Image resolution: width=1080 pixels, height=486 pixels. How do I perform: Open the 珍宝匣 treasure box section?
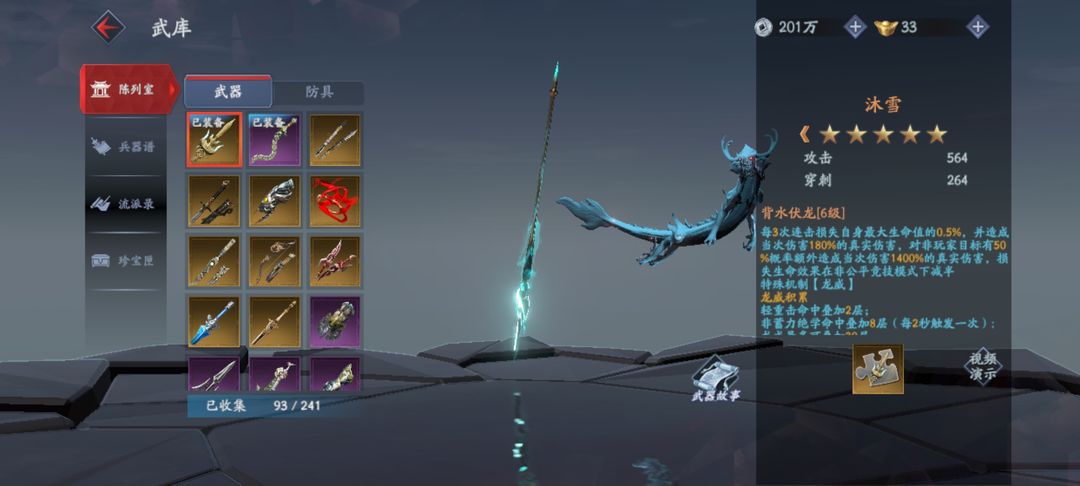coord(128,260)
